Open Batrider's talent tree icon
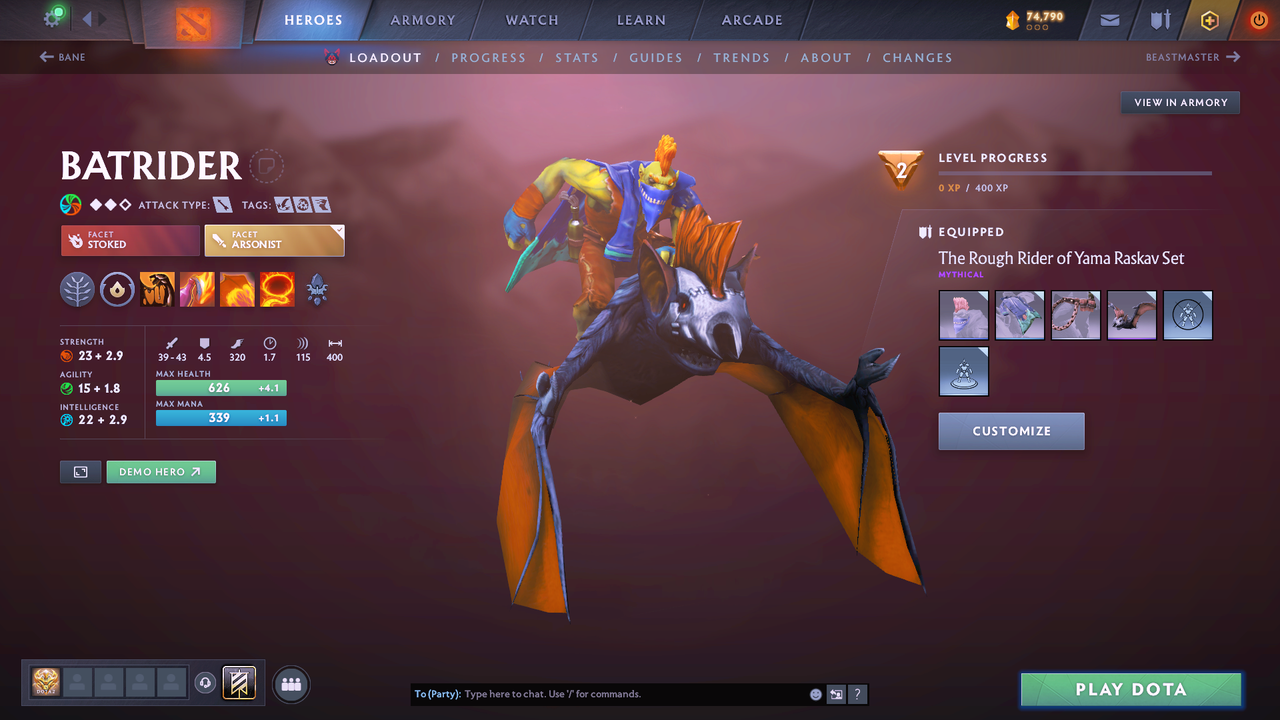This screenshot has height=720, width=1280. tap(317, 290)
